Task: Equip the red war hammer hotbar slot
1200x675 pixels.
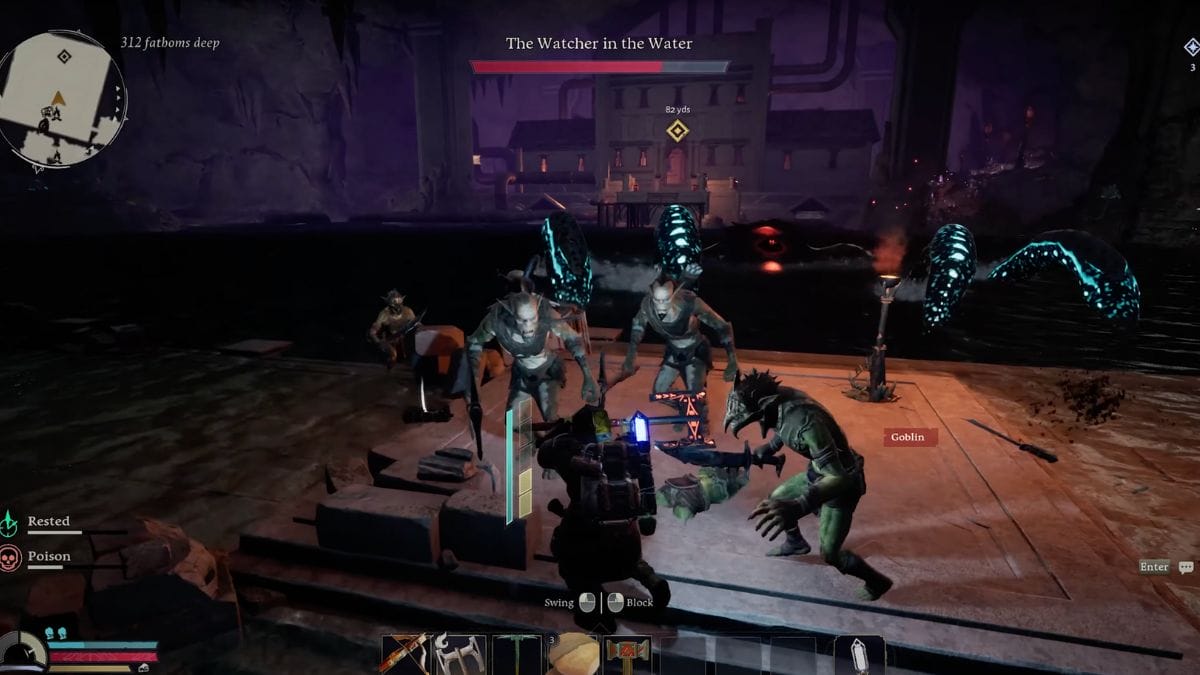Action: (627, 655)
